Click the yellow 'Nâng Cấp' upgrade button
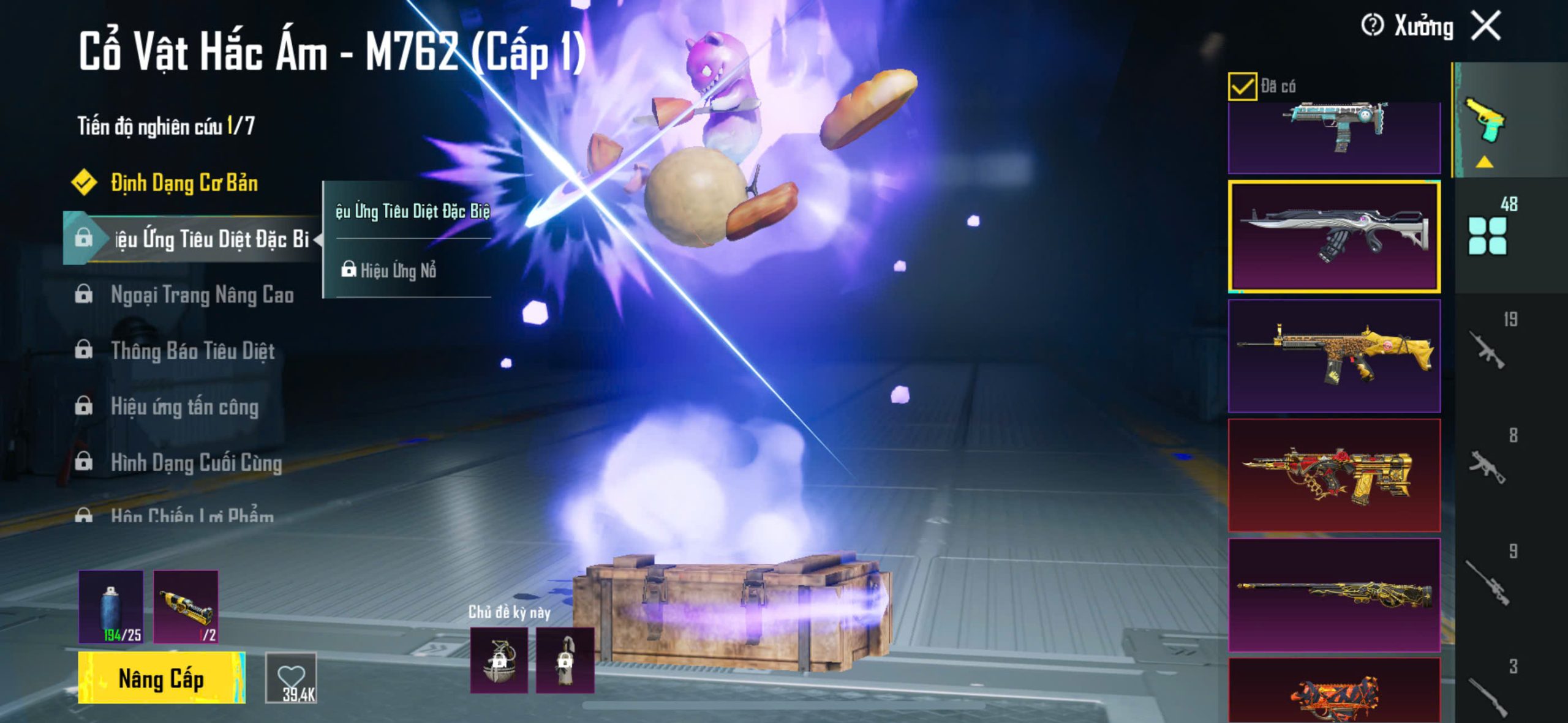The height and width of the screenshot is (723, 1568). tap(162, 678)
